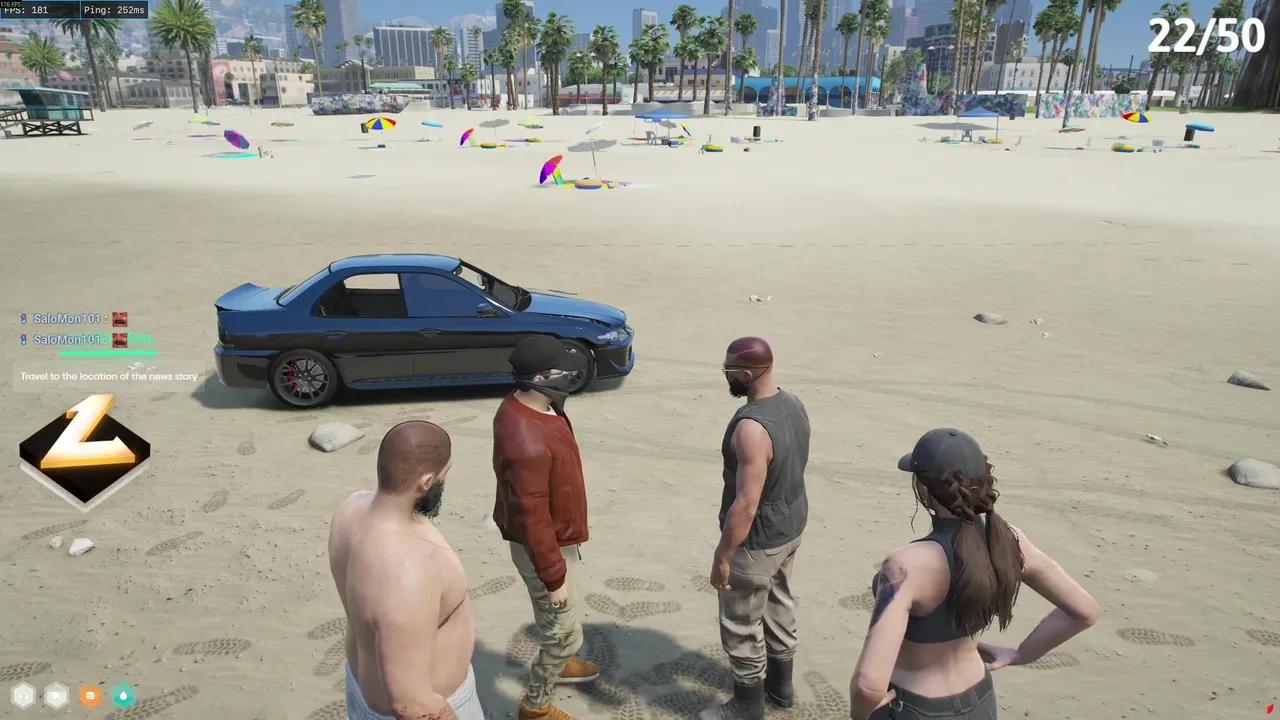Click the chat bubble icon before second SaloMon101 message
This screenshot has height=720, width=1280.
(x=22, y=339)
